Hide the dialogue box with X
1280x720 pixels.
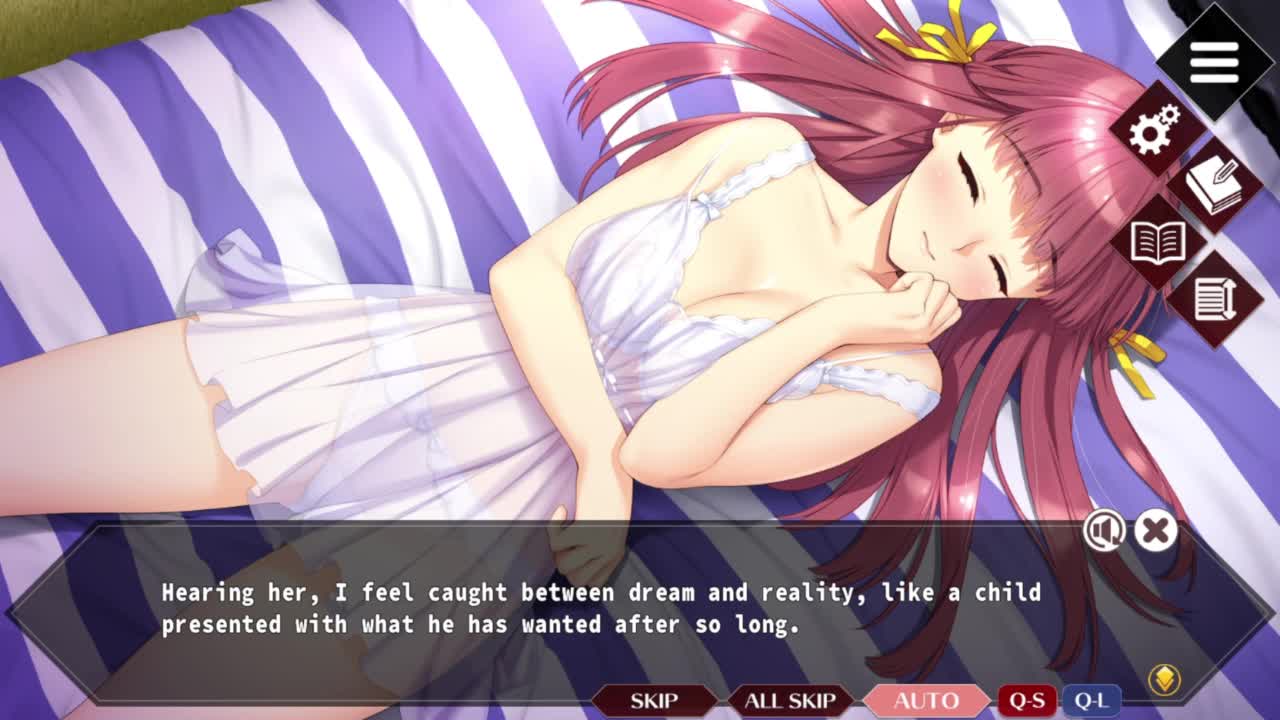point(1155,531)
